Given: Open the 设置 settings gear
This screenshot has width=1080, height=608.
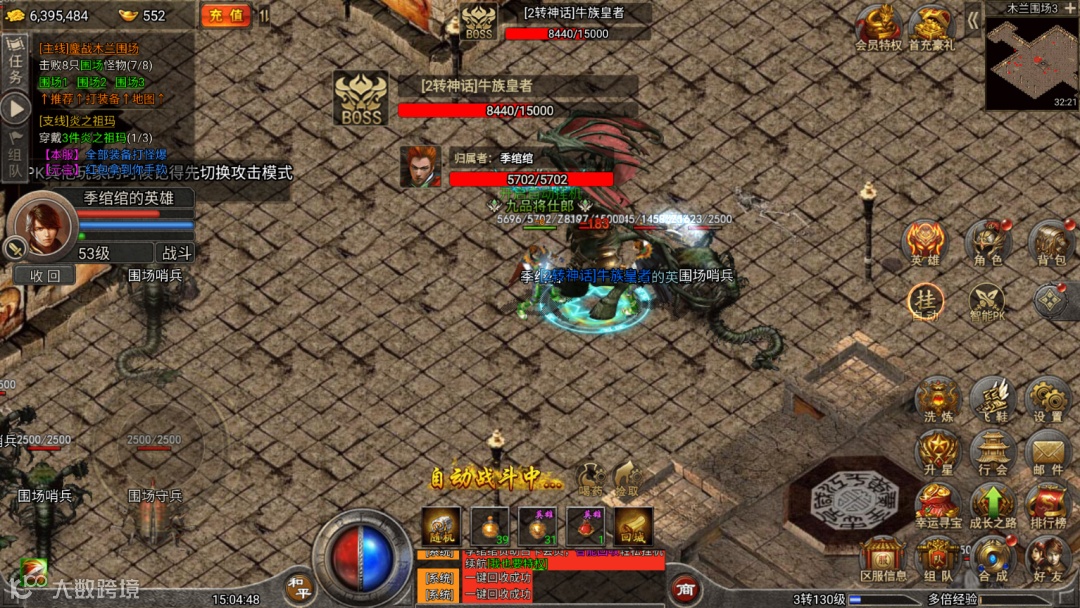Looking at the screenshot, I should tap(1048, 401).
